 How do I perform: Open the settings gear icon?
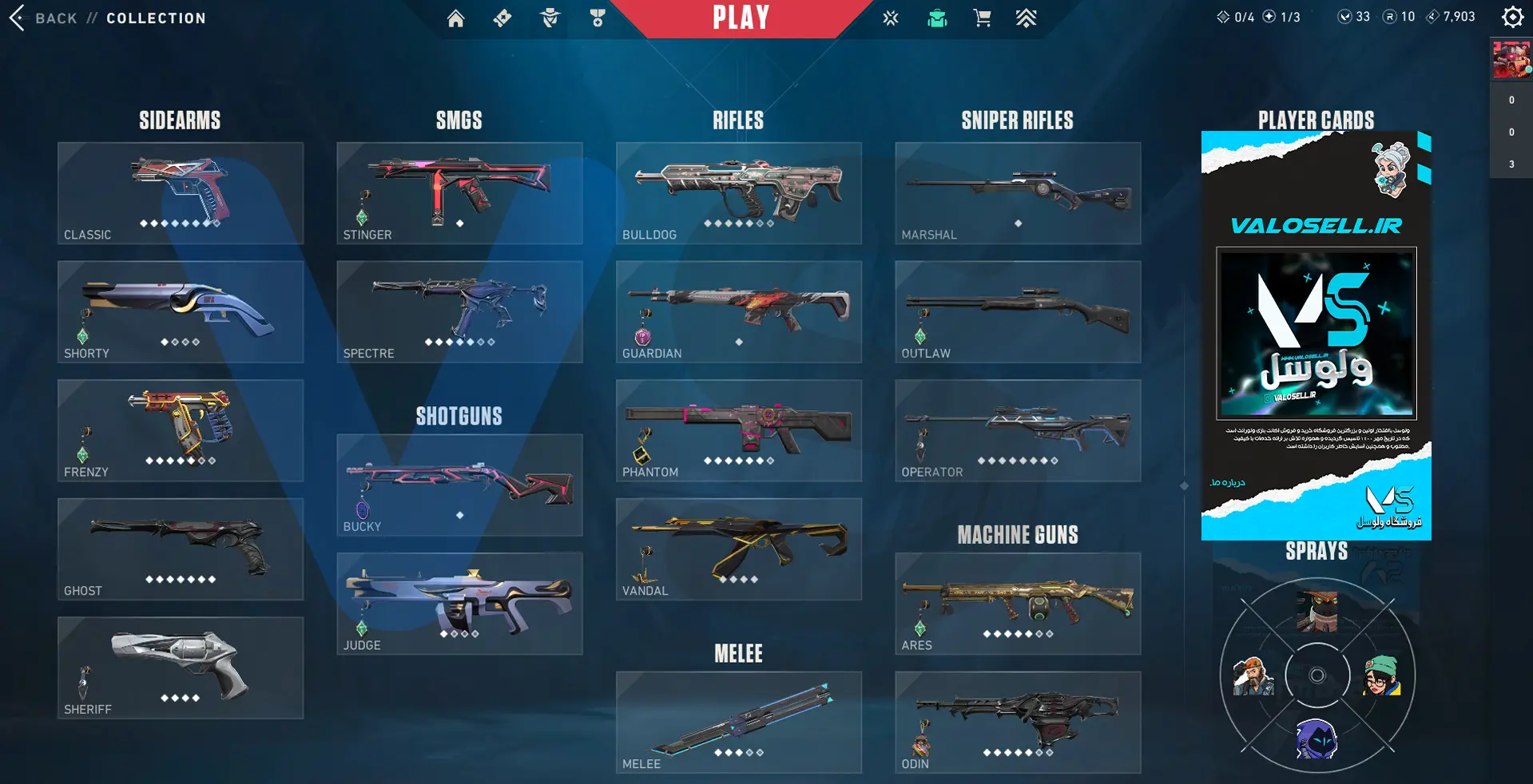[x=1512, y=17]
